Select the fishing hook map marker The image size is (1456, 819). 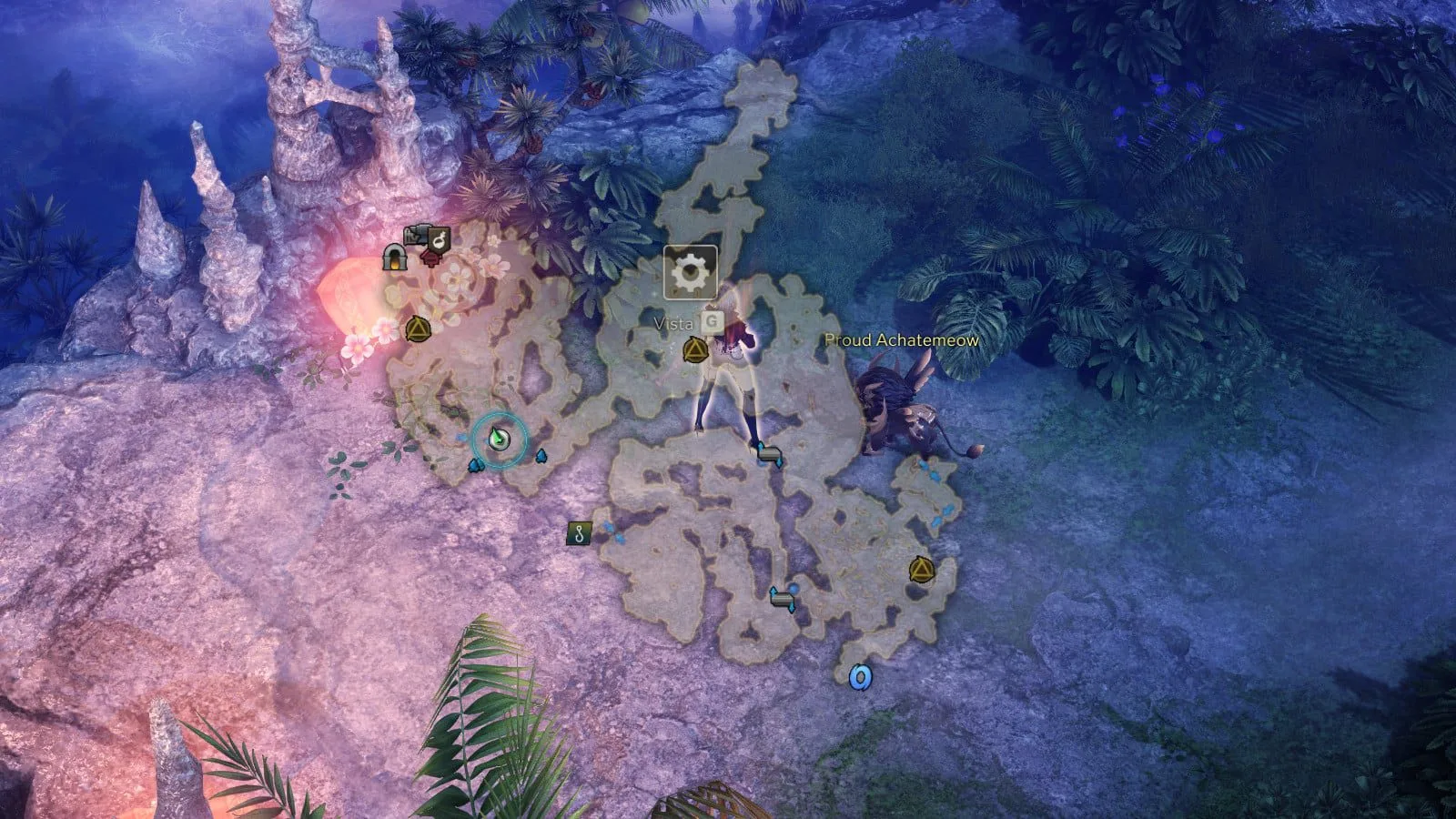click(579, 533)
